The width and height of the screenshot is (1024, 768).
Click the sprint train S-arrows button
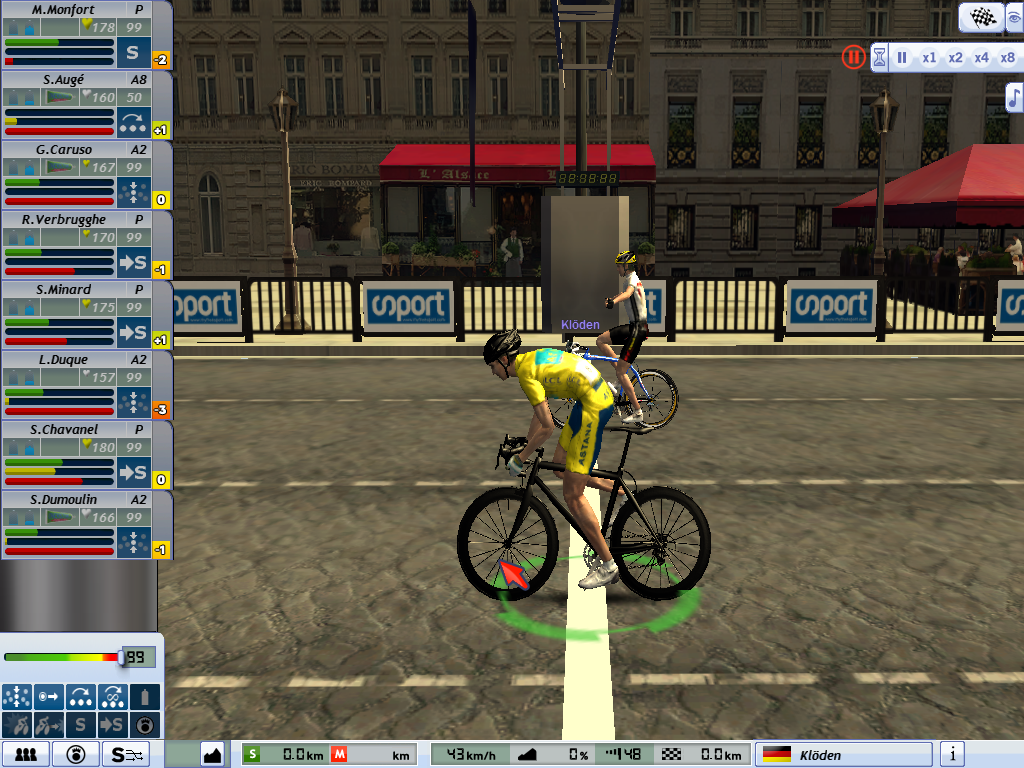(x=129, y=754)
